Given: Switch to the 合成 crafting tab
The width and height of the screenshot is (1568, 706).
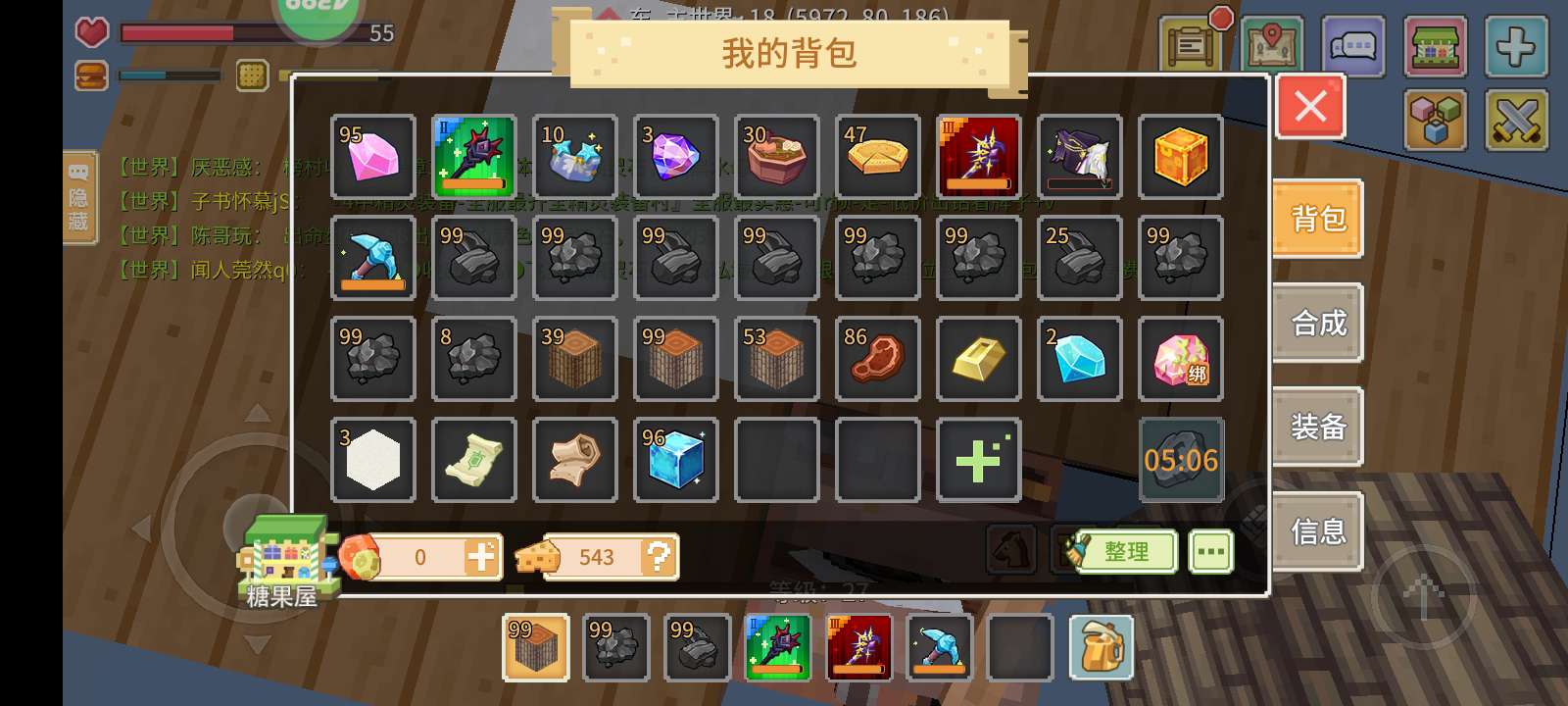Looking at the screenshot, I should coord(1317,323).
